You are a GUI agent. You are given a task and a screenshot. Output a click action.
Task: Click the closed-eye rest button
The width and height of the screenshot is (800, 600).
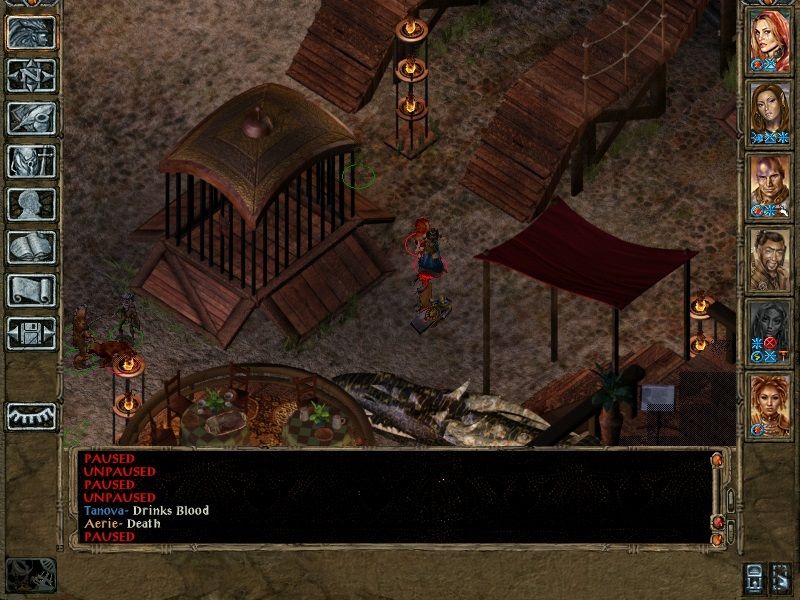pos(31,415)
